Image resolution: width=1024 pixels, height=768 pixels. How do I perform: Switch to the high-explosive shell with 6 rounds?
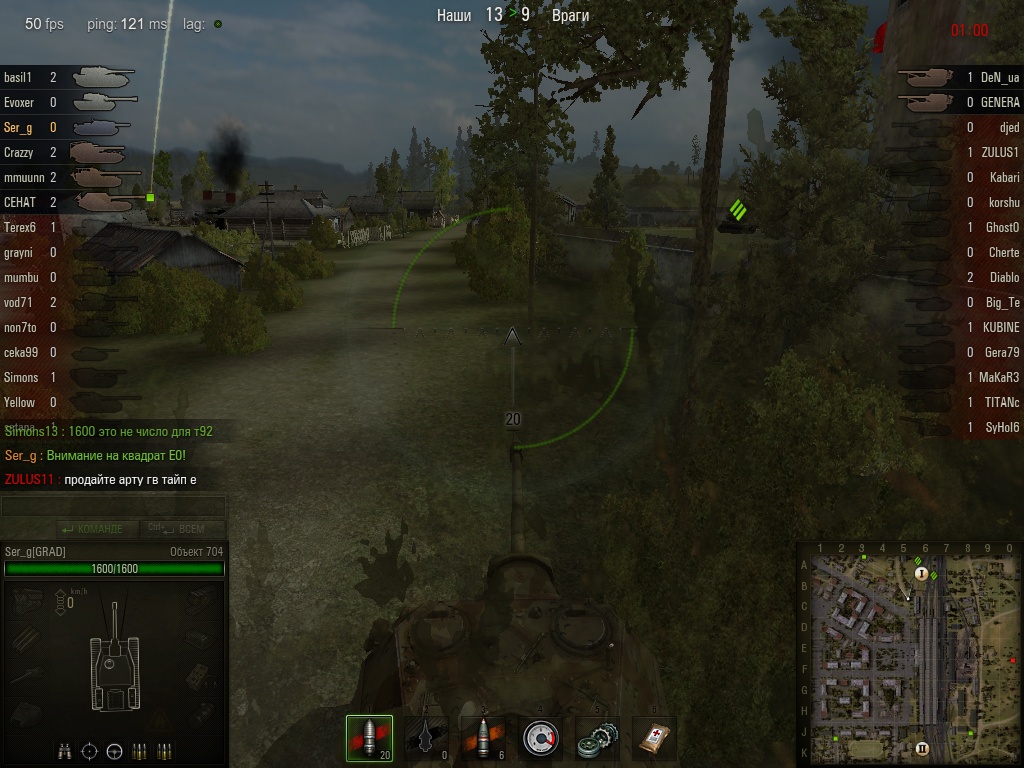point(483,739)
